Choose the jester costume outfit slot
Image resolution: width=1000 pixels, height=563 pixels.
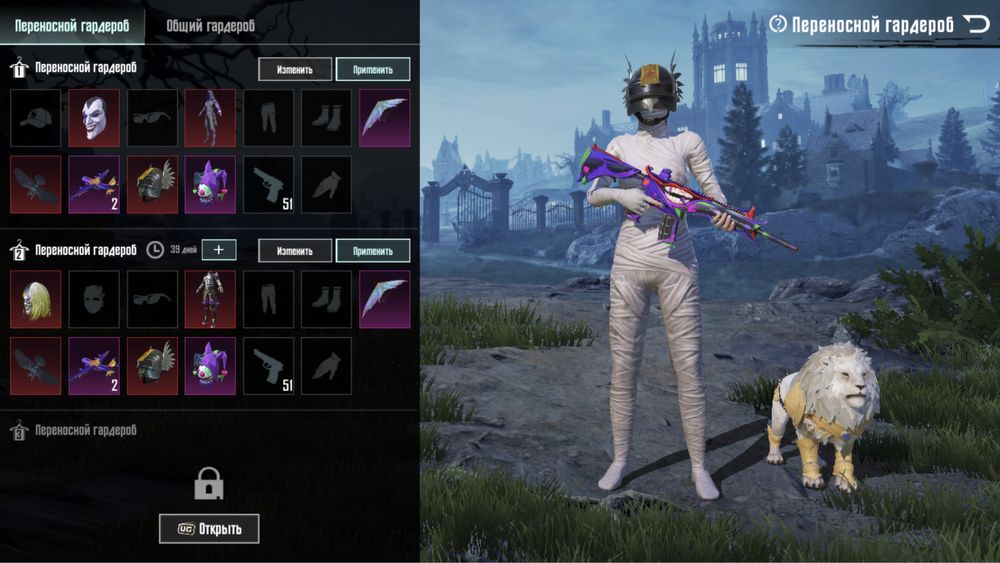pyautogui.click(x=210, y=299)
